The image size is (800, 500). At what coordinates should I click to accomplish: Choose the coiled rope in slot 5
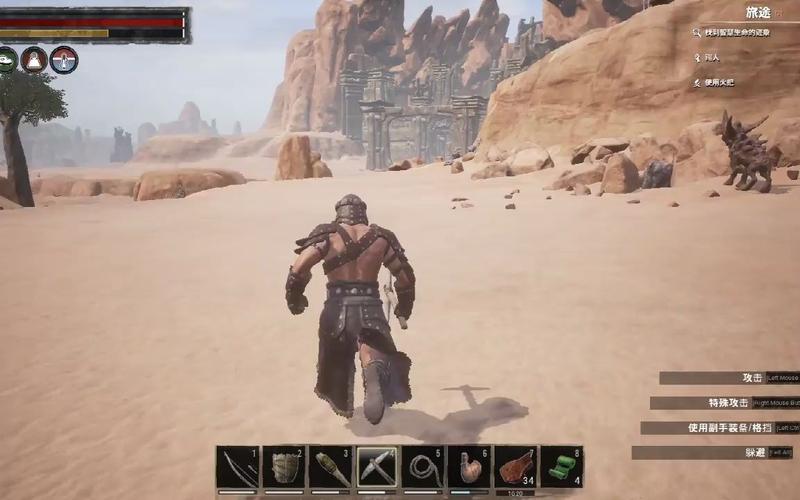coord(423,467)
